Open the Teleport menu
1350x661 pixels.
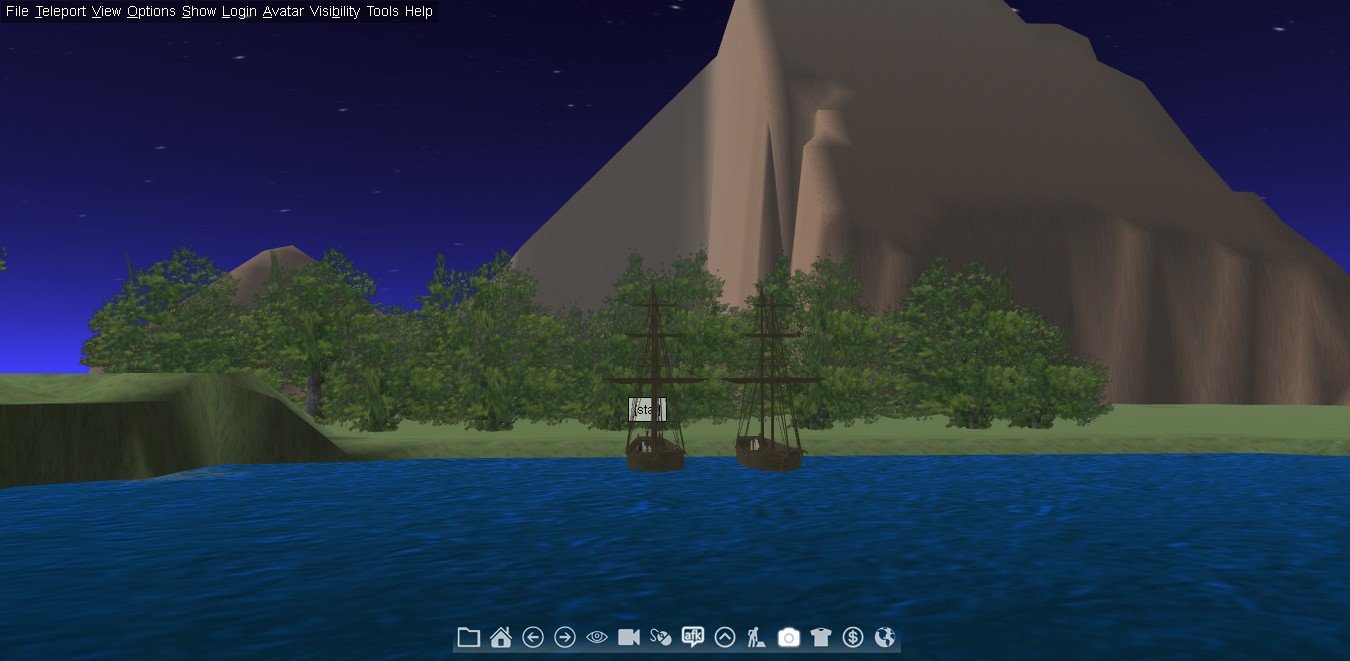60,12
